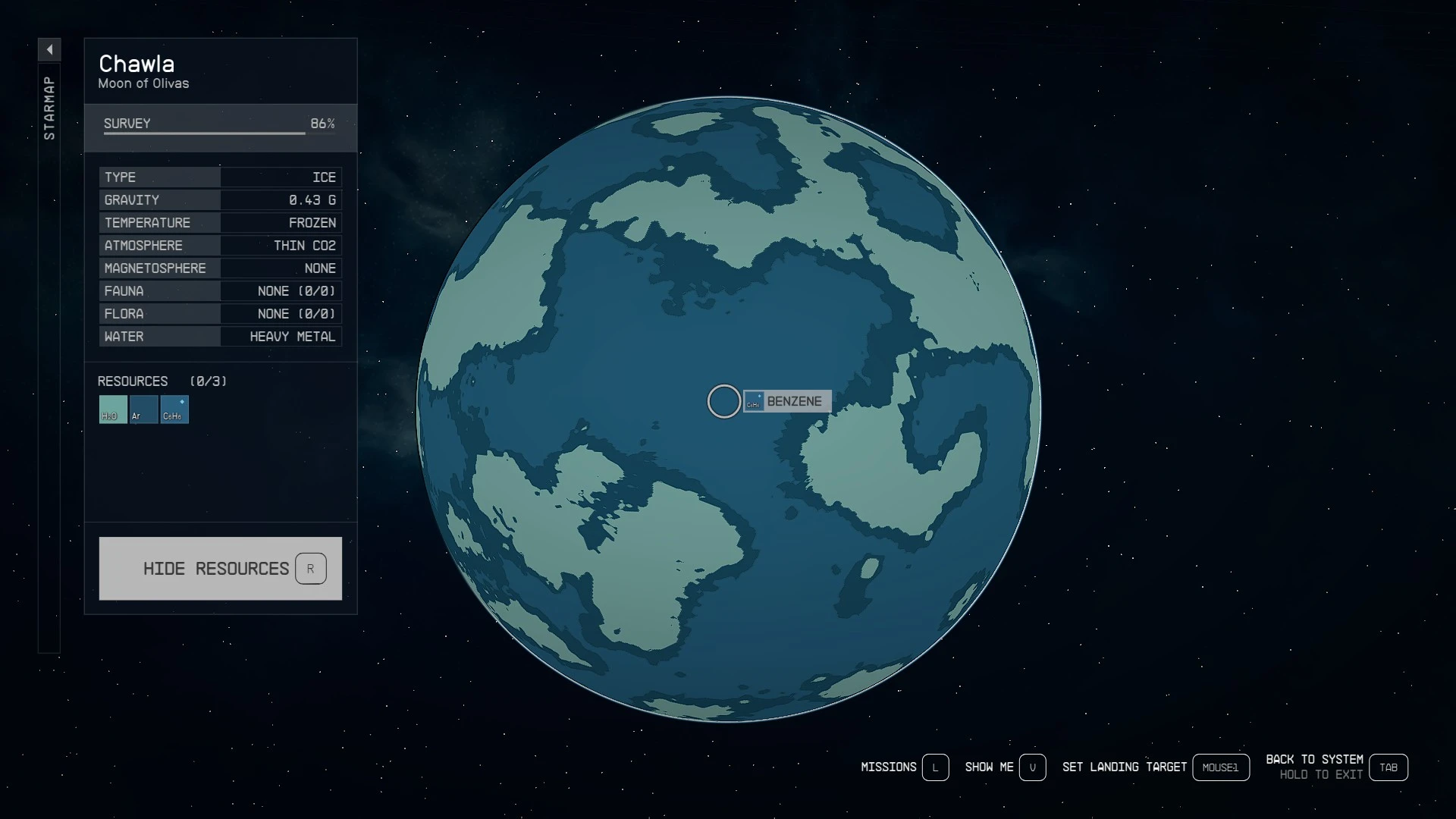Select the H2O water resource icon
The image size is (1456, 819).
click(x=113, y=409)
